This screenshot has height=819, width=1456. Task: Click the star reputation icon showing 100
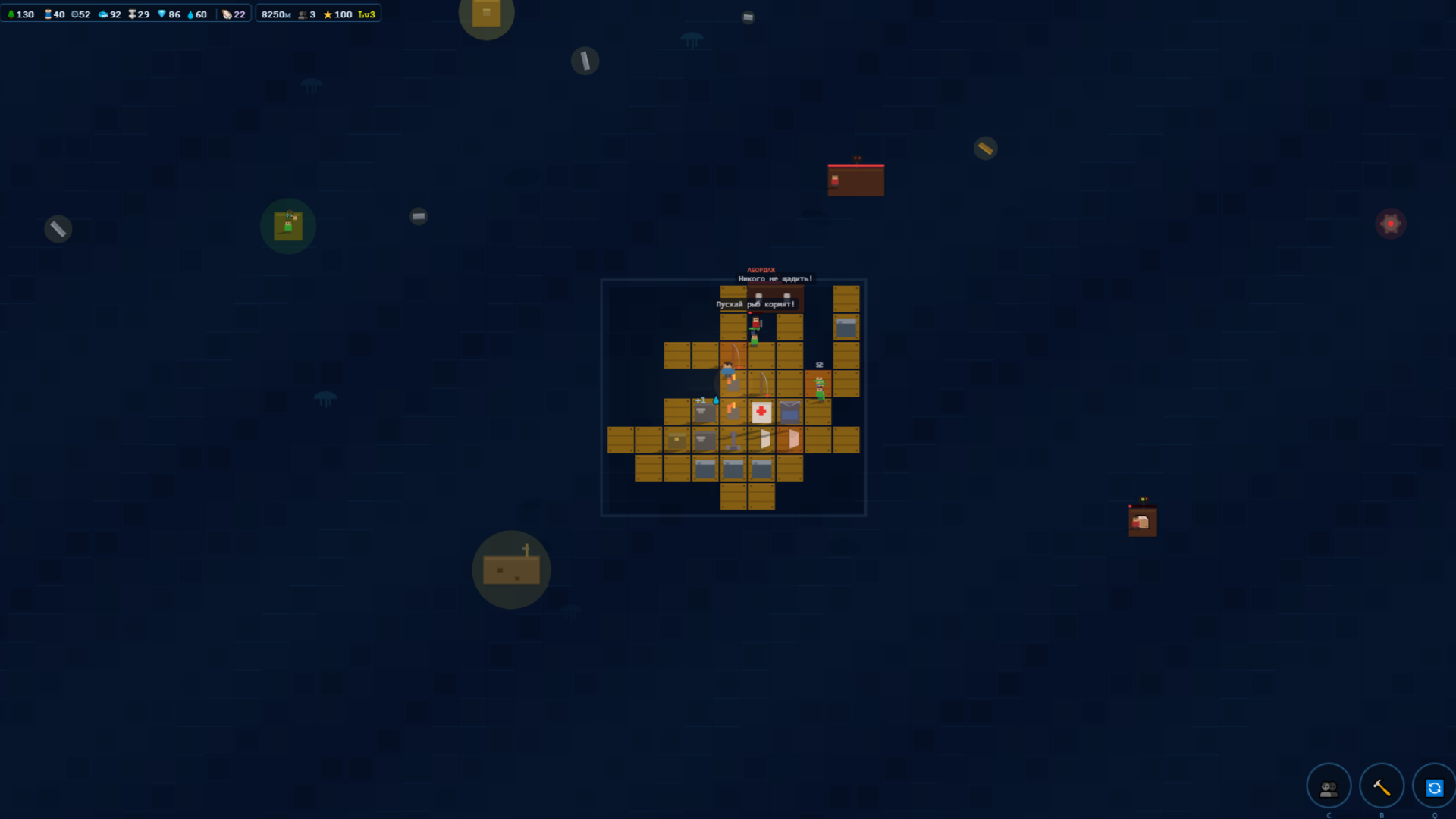point(327,13)
